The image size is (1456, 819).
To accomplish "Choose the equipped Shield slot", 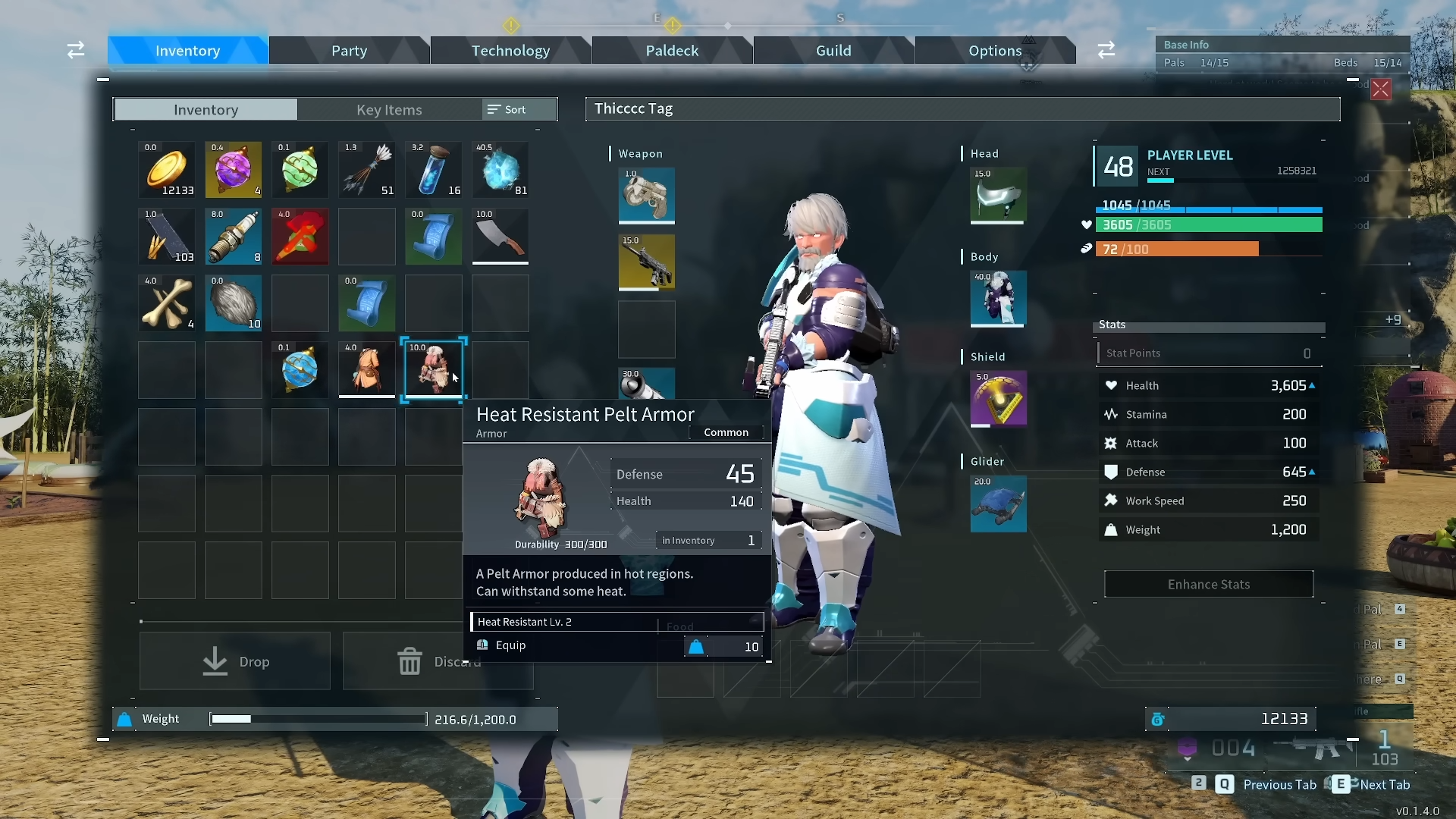I will [x=998, y=398].
